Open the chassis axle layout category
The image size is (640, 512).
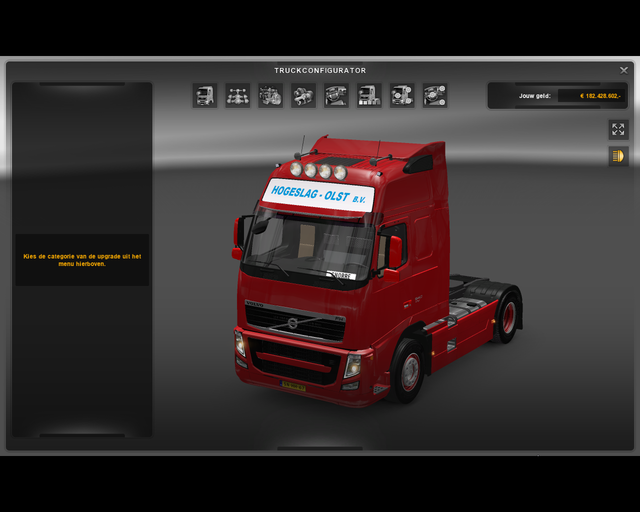[x=238, y=96]
